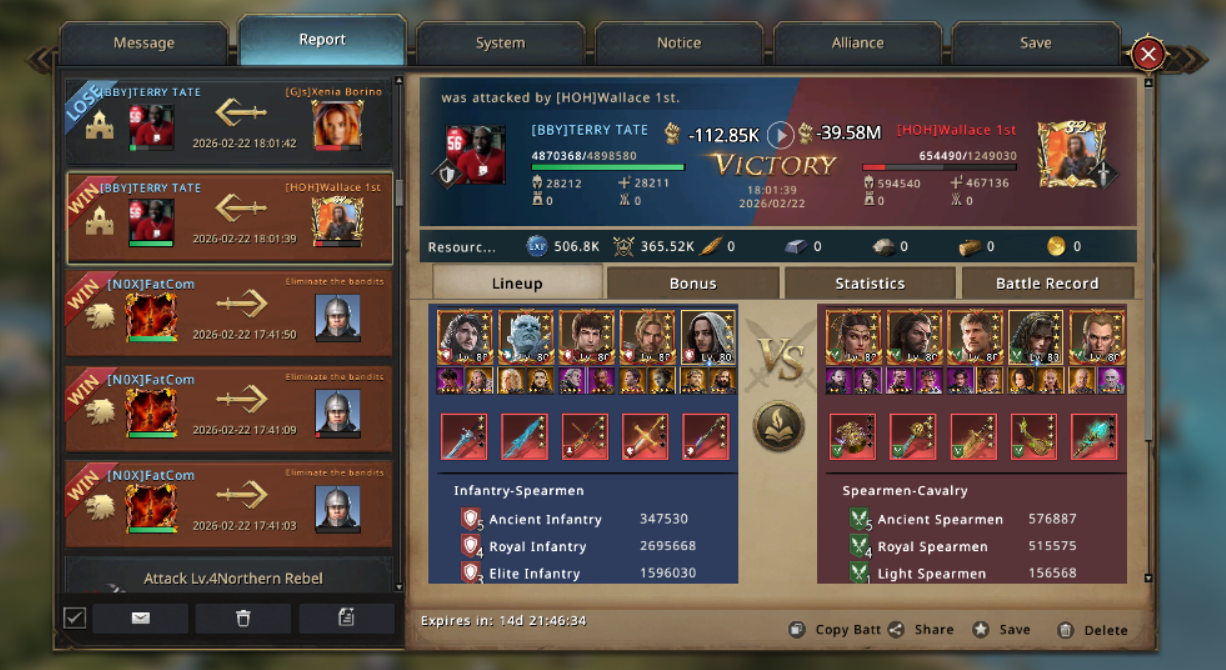Delete selected reports with trash button
1226x670 pixels.
click(243, 618)
